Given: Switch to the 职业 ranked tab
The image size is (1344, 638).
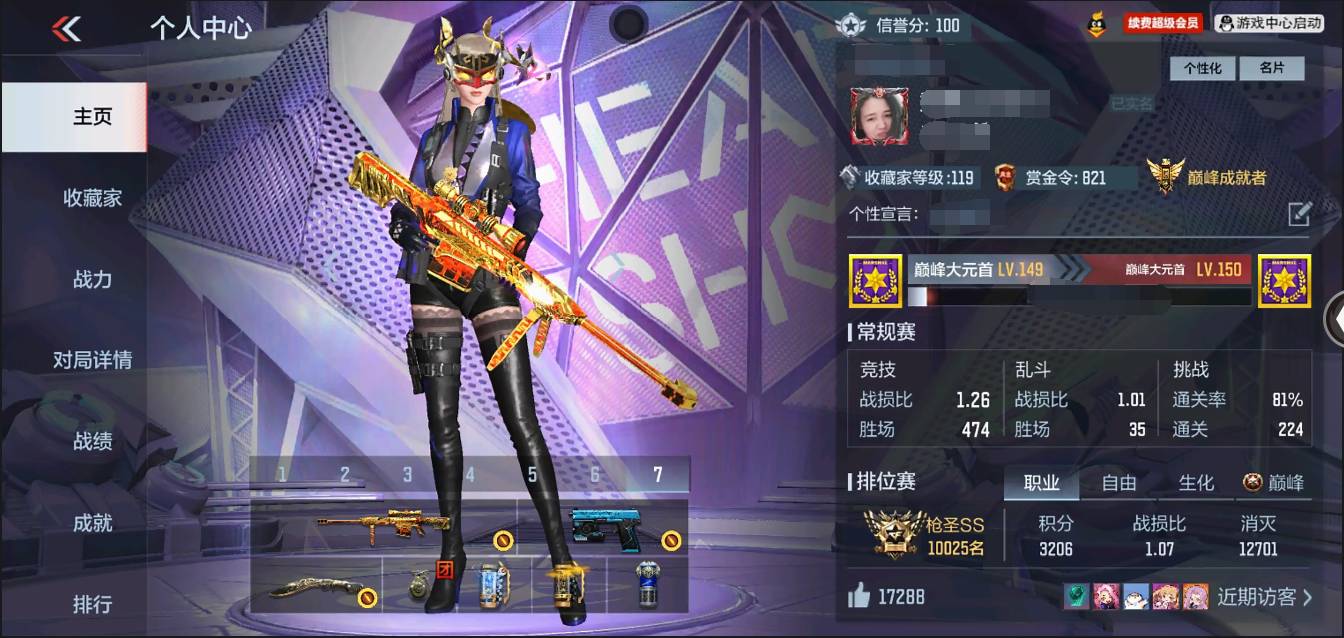Looking at the screenshot, I should (1041, 483).
